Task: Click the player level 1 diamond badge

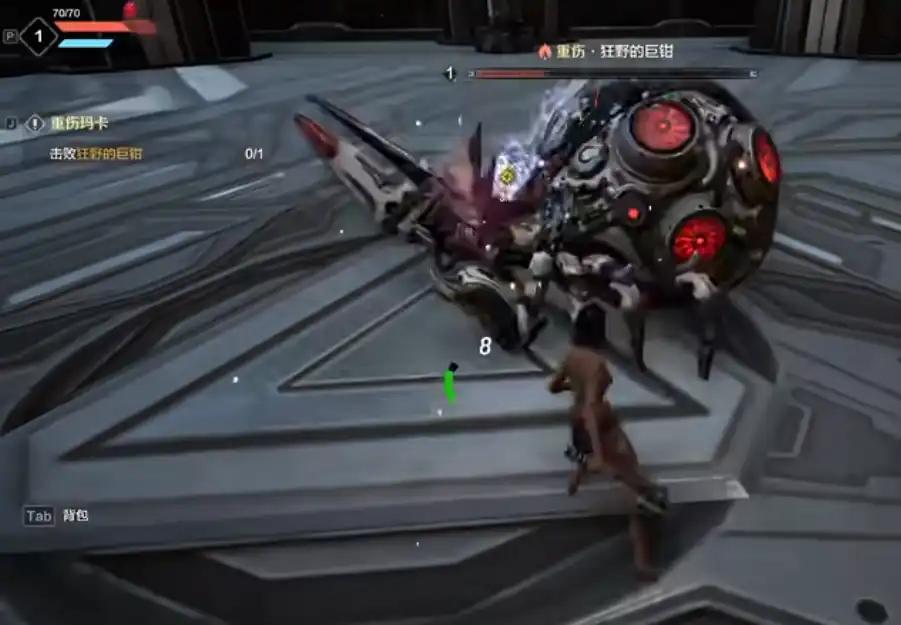Action: (39, 37)
